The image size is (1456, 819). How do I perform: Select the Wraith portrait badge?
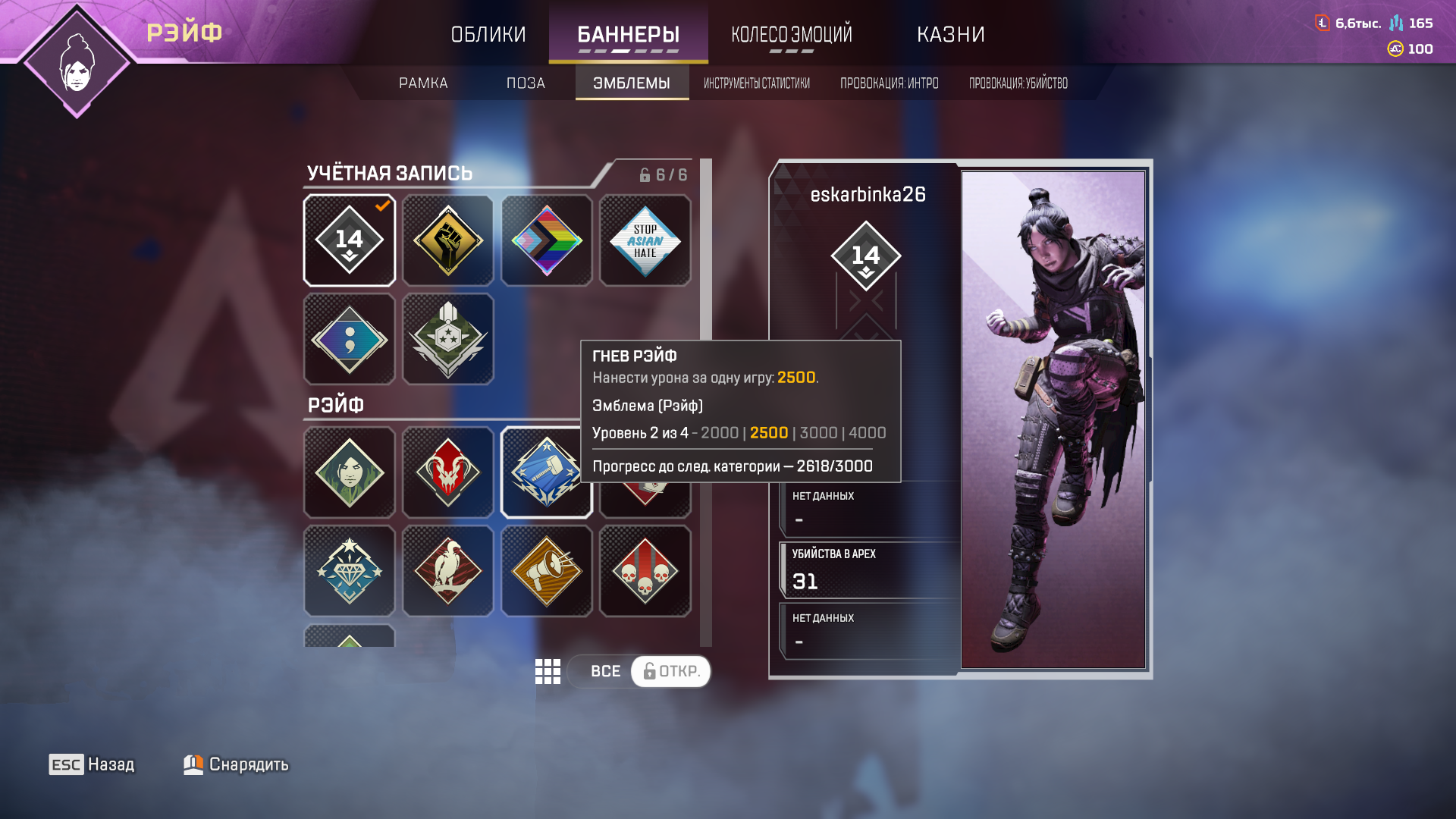click(x=350, y=472)
